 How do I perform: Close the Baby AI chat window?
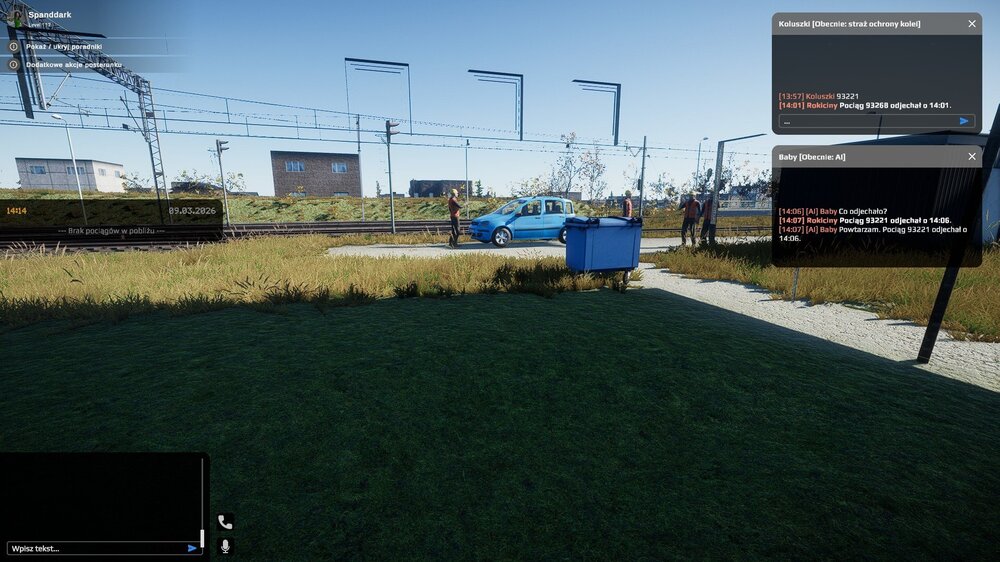tap(972, 156)
